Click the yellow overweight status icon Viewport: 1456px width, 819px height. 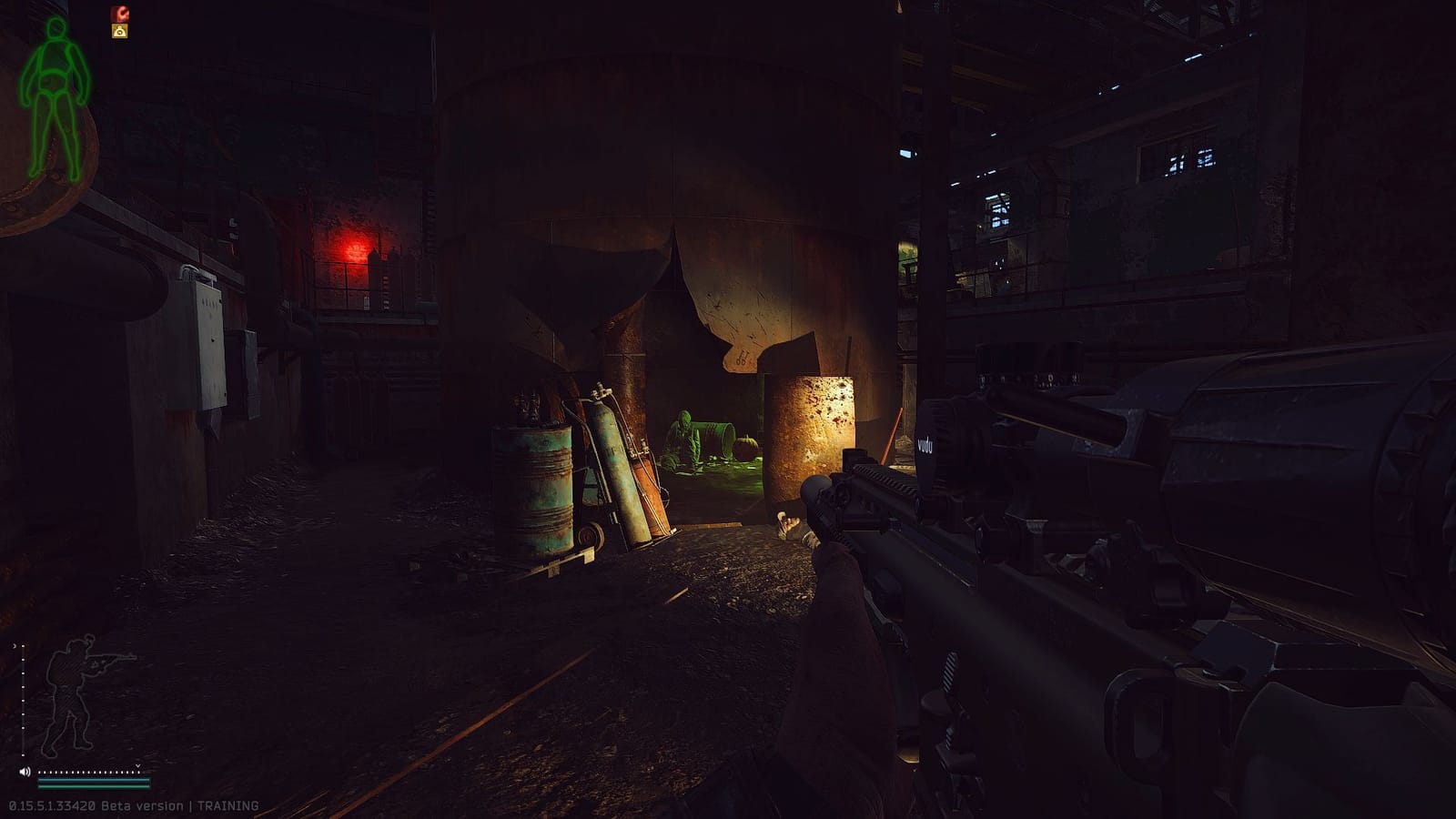click(119, 30)
